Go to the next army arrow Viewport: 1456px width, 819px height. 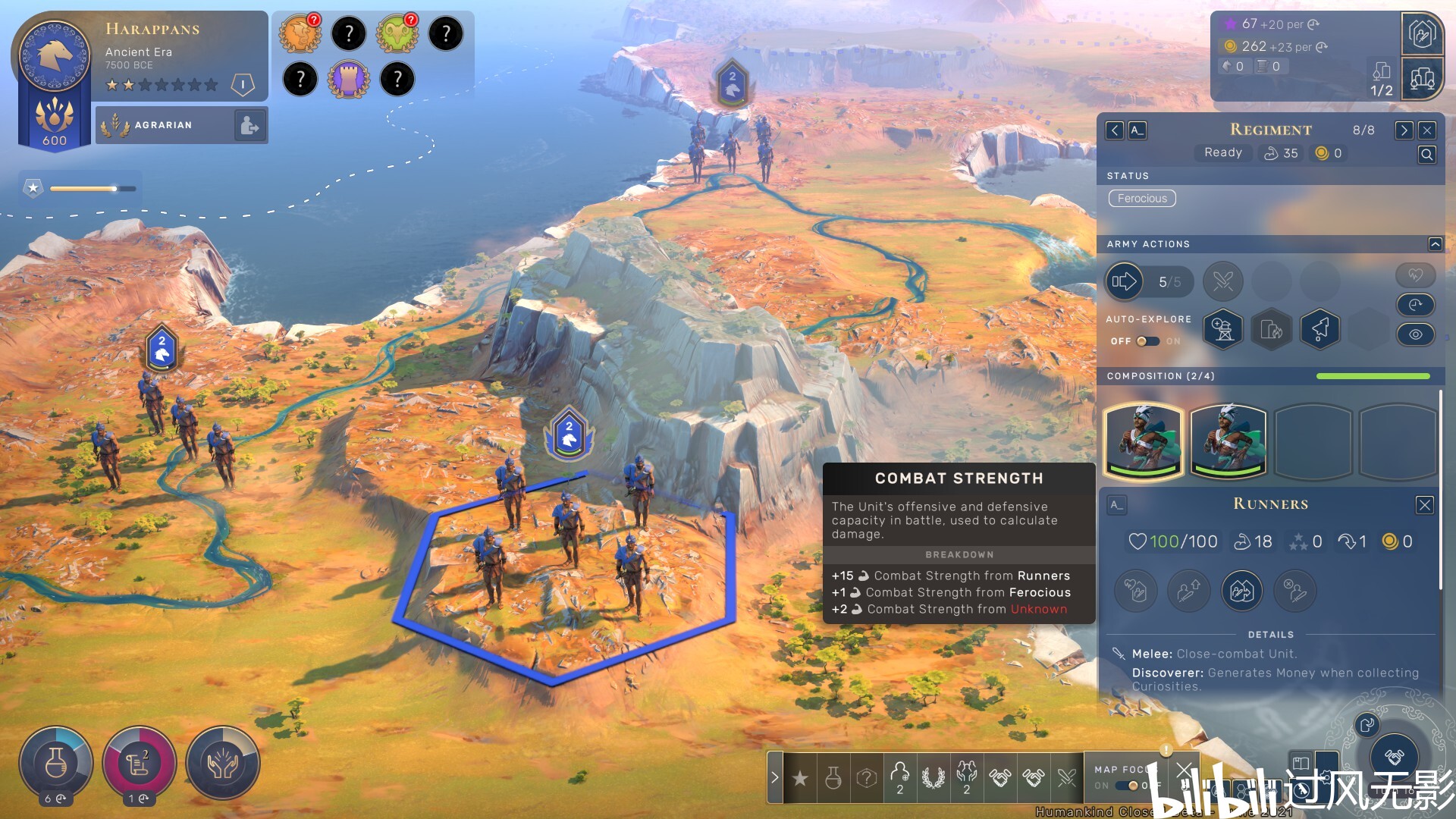point(1404,130)
